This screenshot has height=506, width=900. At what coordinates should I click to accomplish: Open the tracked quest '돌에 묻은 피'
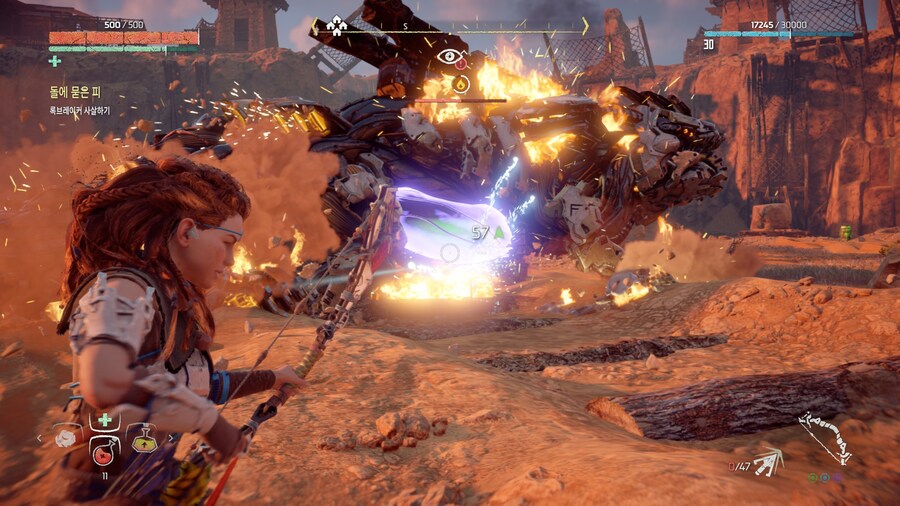pyautogui.click(x=75, y=93)
